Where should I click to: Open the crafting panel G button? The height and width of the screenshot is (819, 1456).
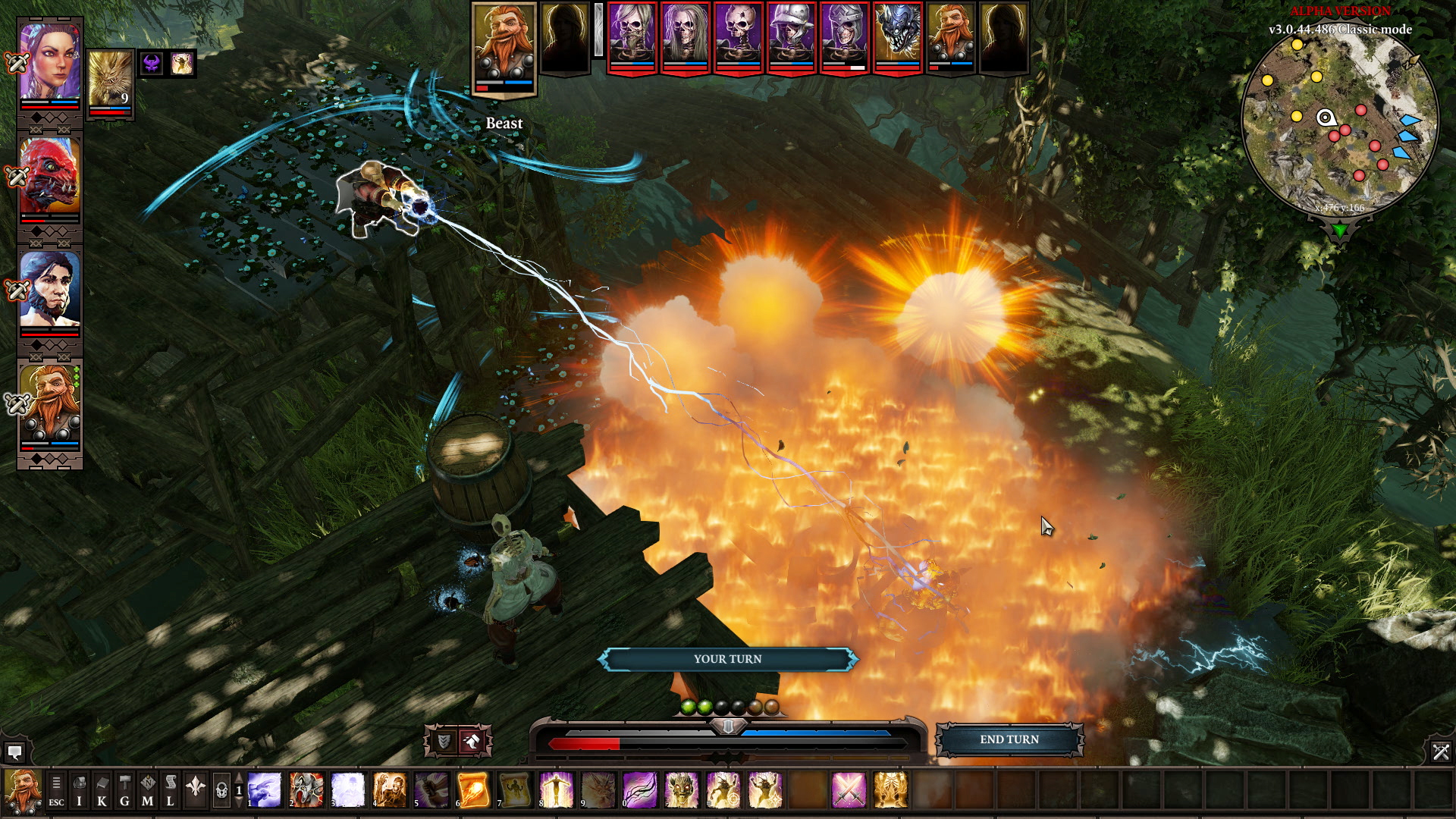pos(124,791)
